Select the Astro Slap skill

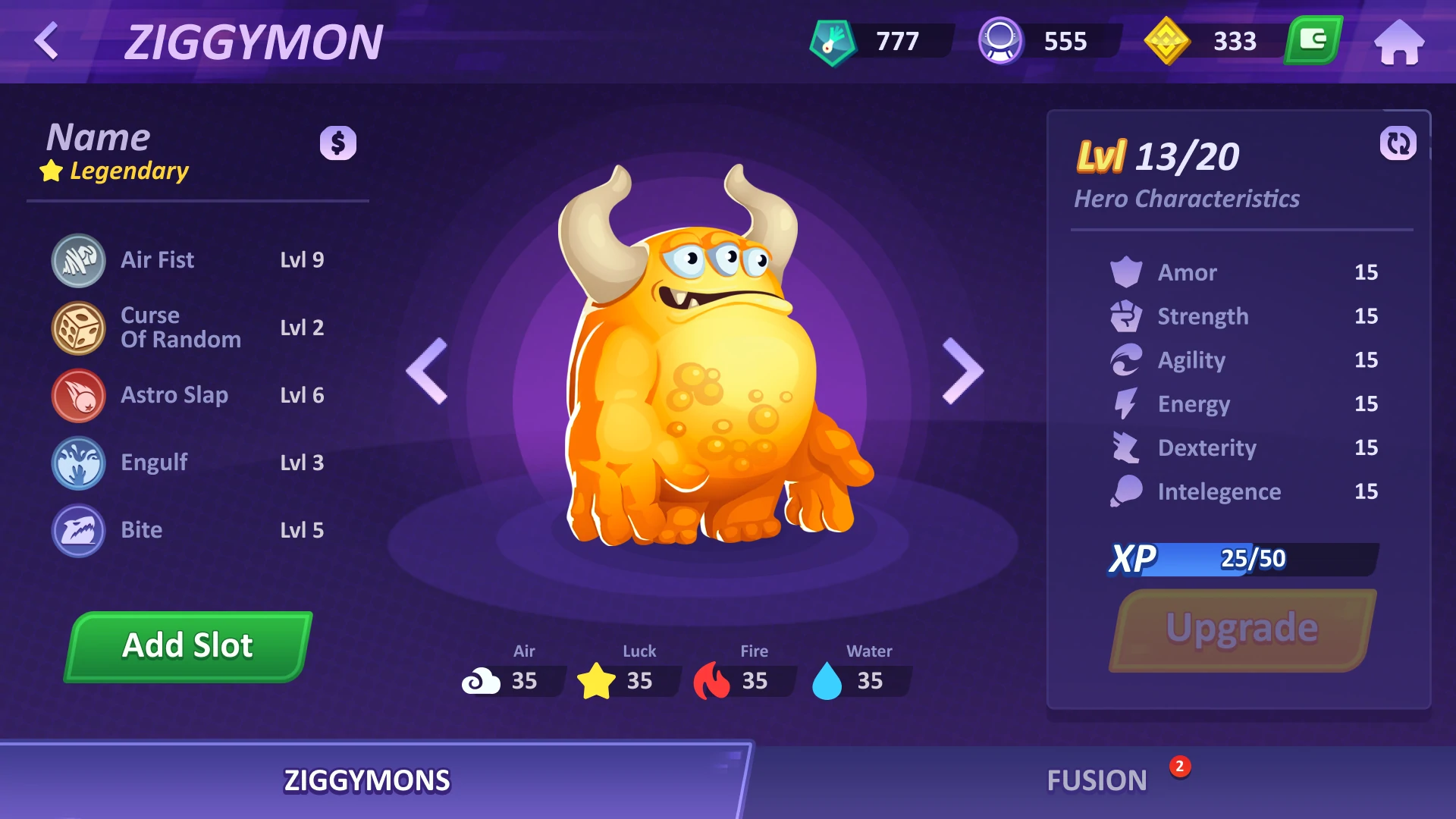174,395
